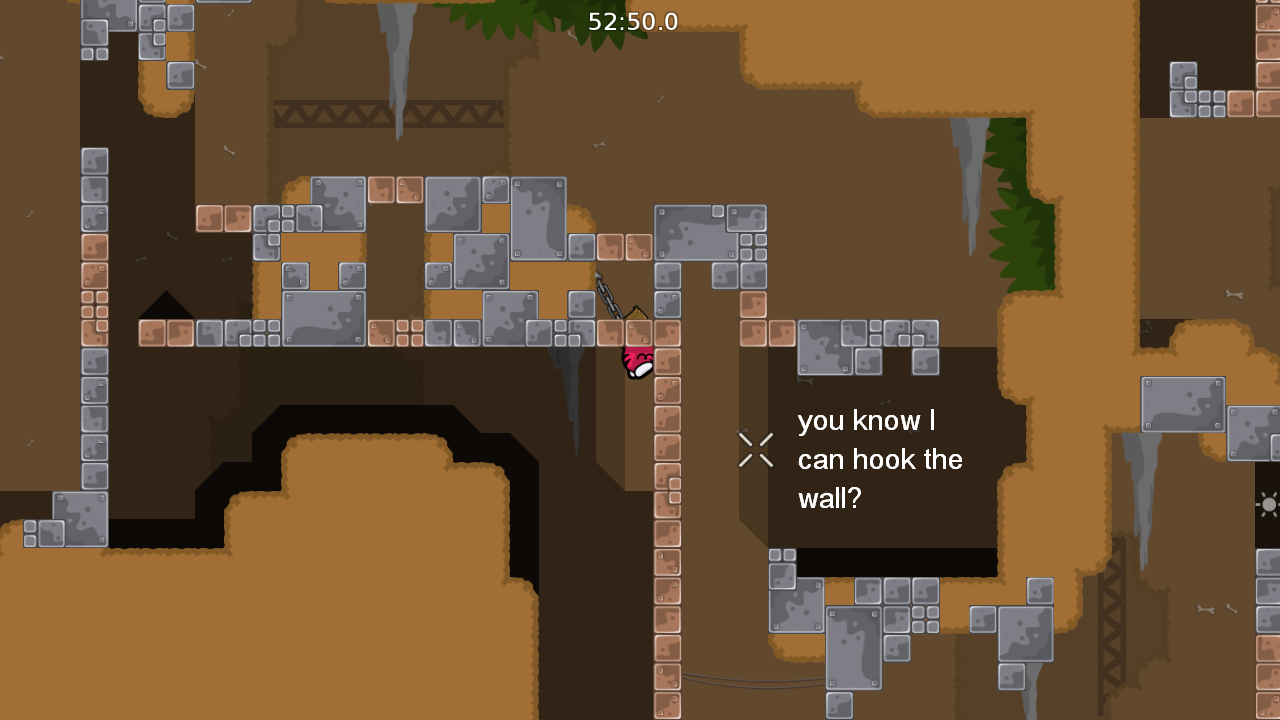The image size is (1280, 720).
Task: Click the tall grey stalactite near the vines
Action: [x=968, y=190]
